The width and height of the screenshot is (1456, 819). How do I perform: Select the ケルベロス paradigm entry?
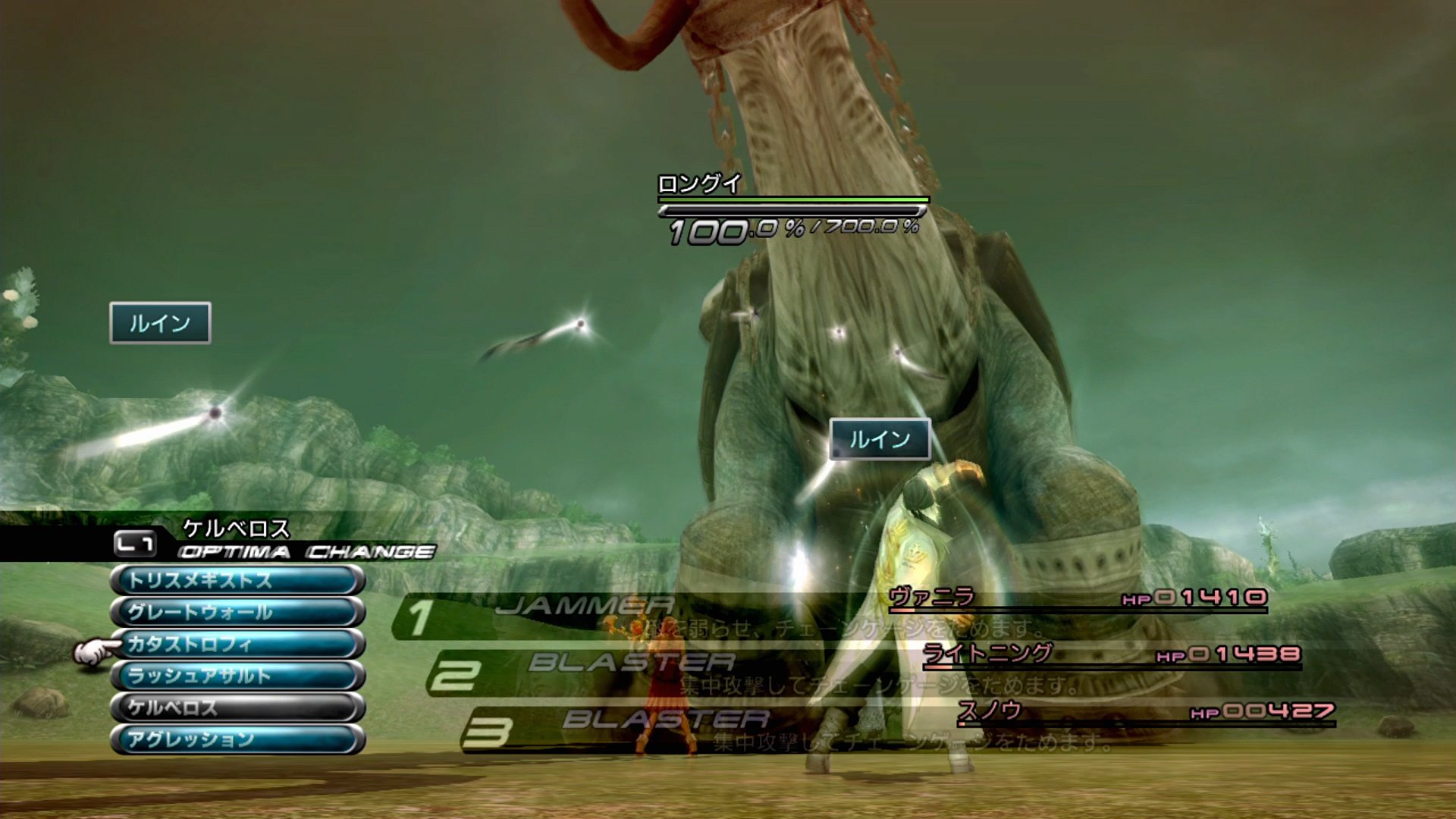237,708
